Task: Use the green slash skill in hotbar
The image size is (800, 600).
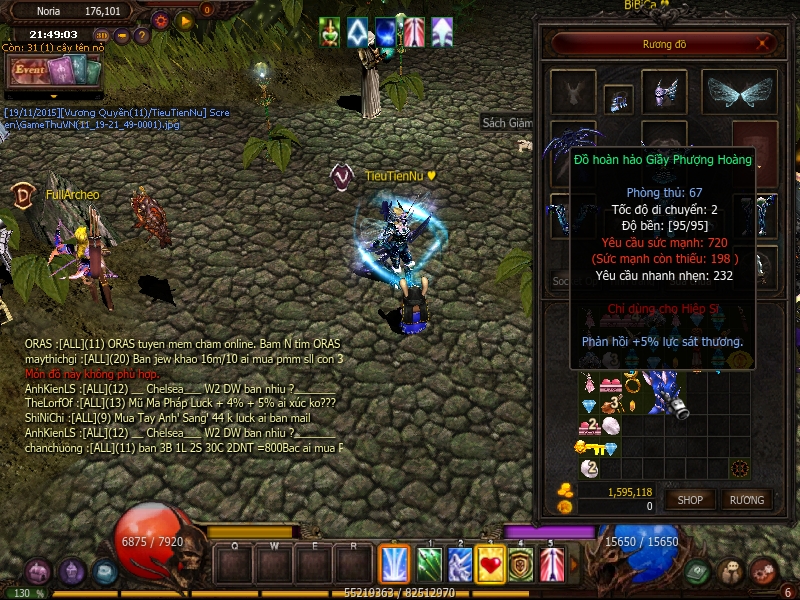Action: 429,564
